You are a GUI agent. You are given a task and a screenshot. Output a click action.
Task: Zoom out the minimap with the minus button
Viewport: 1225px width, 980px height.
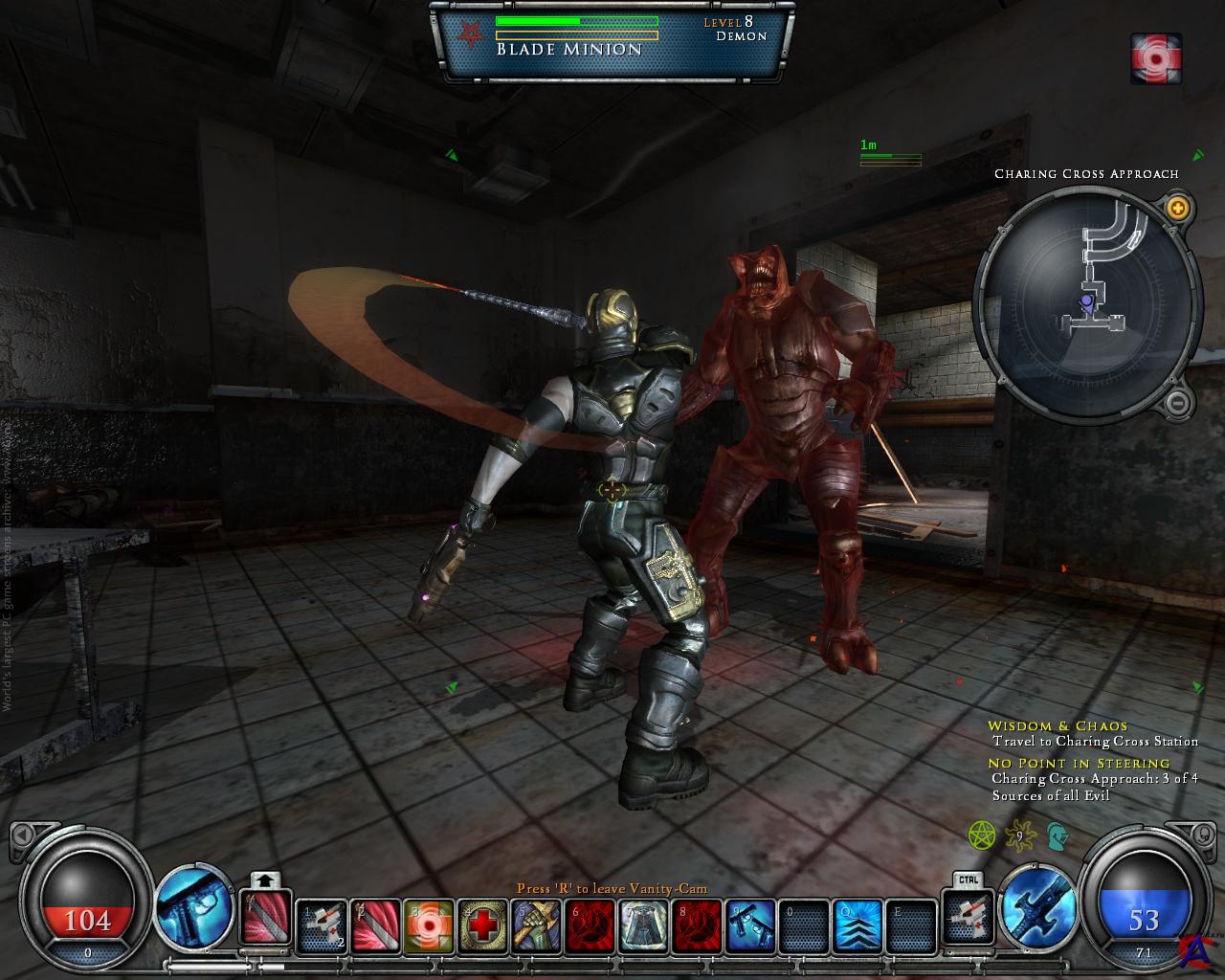pos(1178,402)
